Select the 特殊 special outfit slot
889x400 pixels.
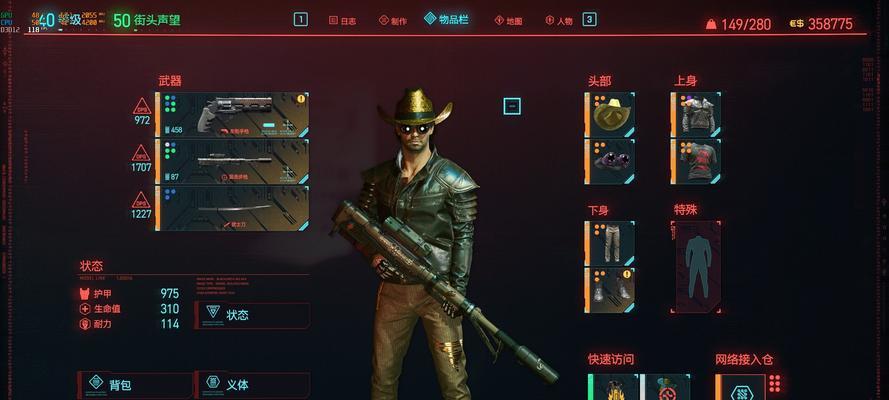696,266
